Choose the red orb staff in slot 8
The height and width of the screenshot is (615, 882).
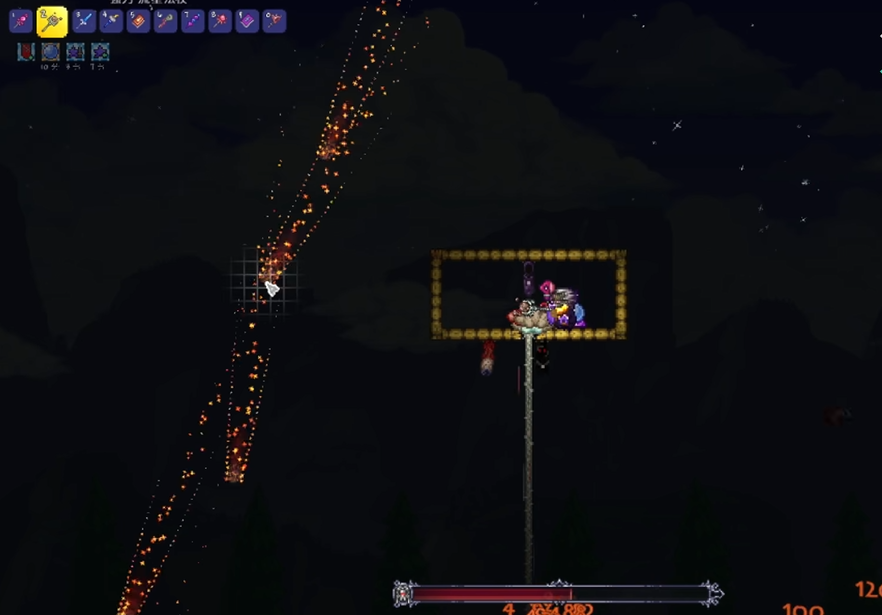point(219,21)
